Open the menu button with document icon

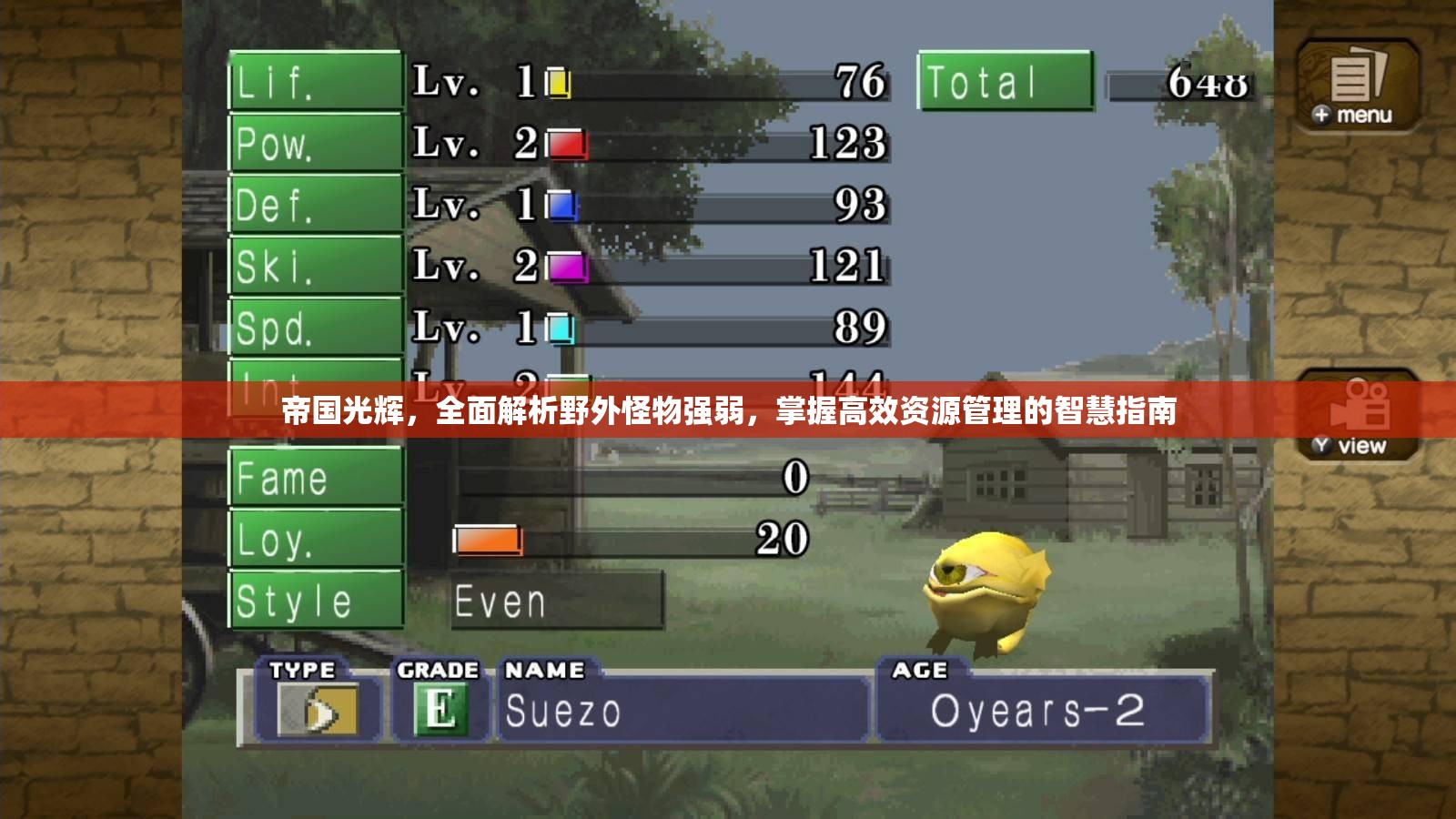coord(1357,86)
